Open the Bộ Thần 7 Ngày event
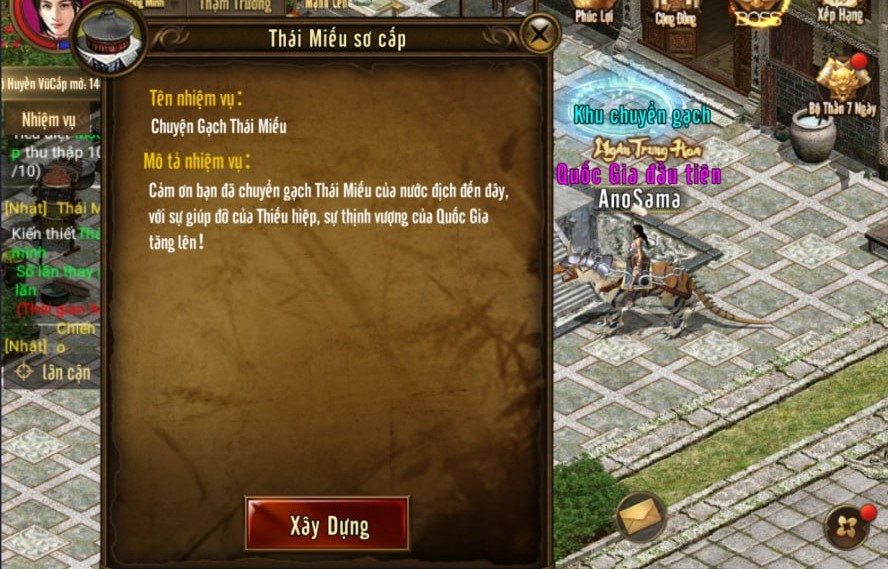The image size is (888, 569). [841, 86]
